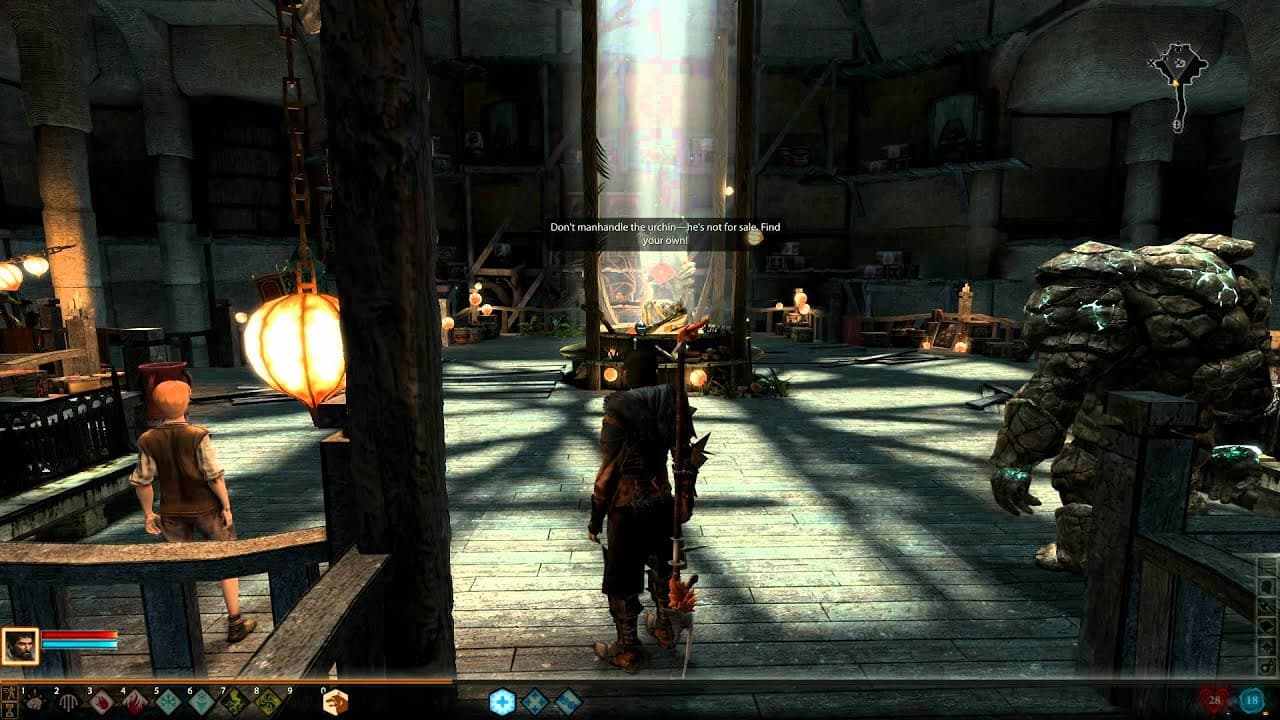Click the glowing healing cross icon
The image size is (1280, 720).
501,700
